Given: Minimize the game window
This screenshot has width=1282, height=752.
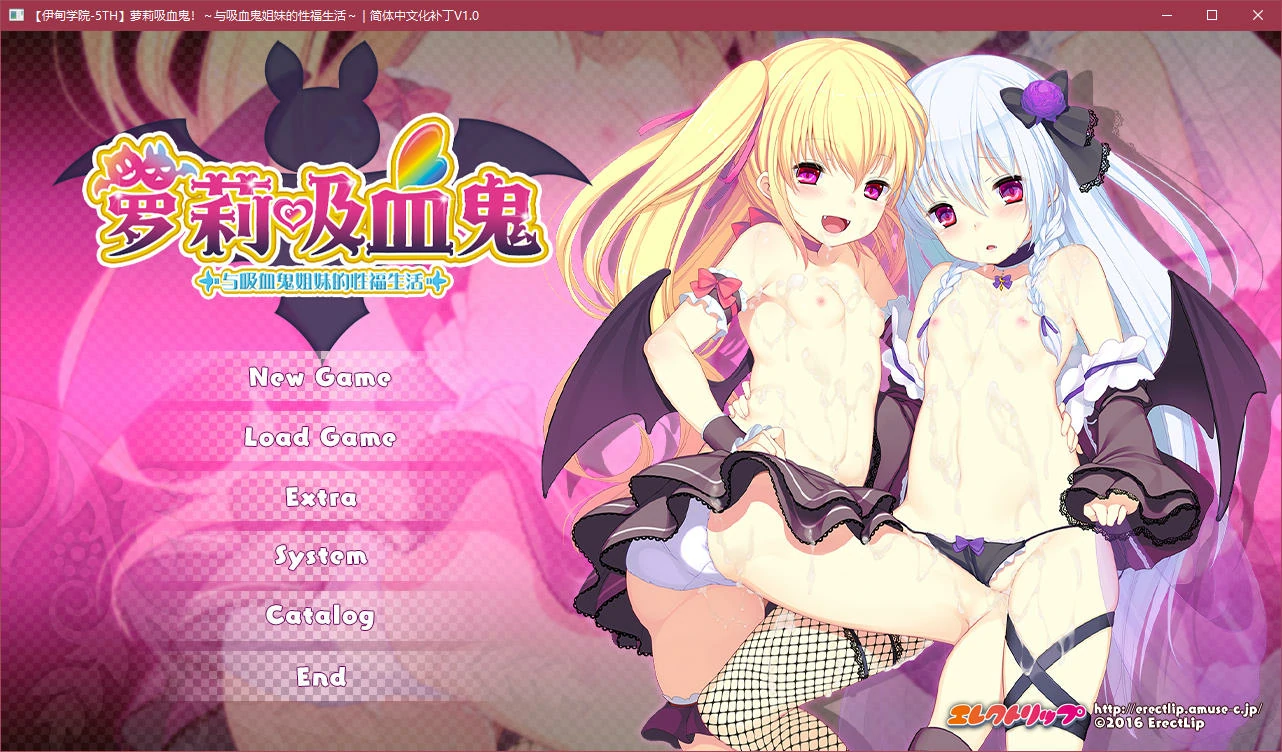Looking at the screenshot, I should (x=1166, y=15).
